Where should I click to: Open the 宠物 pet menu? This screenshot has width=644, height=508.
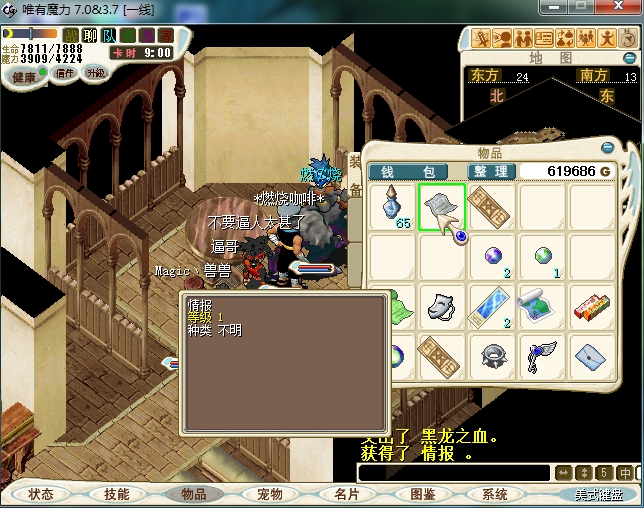(269, 494)
